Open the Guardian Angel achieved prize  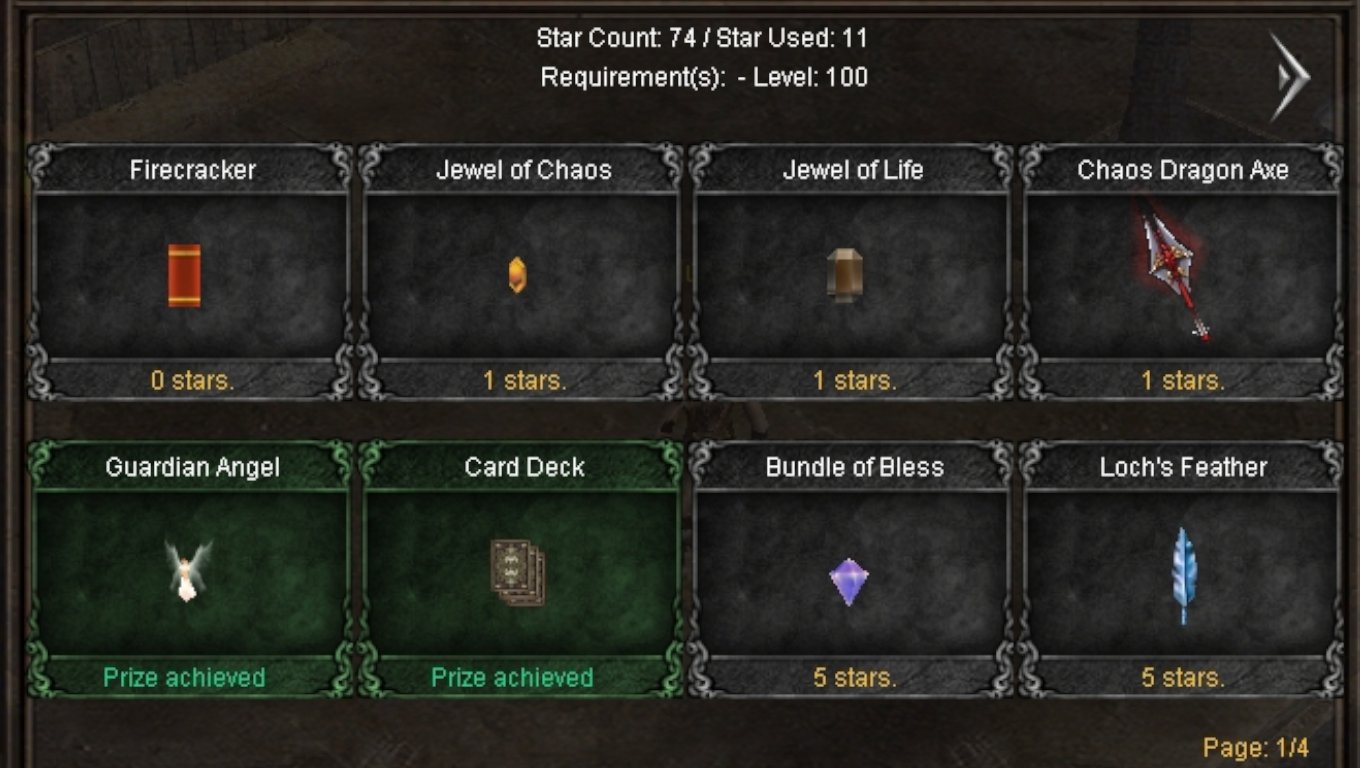190,571
